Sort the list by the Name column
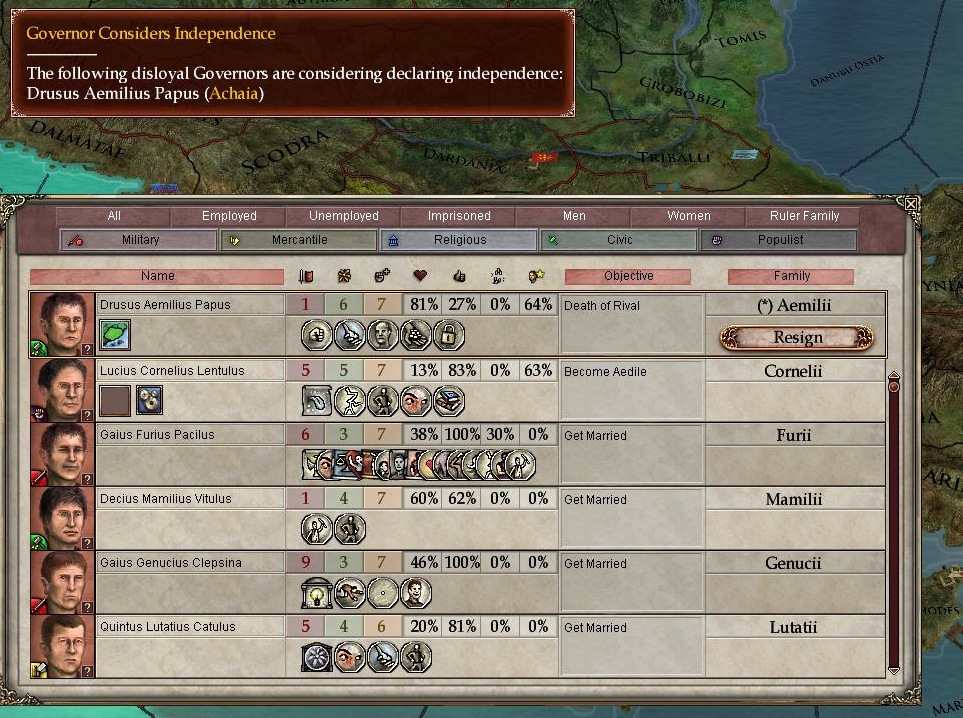This screenshot has width=963, height=718. tap(157, 276)
